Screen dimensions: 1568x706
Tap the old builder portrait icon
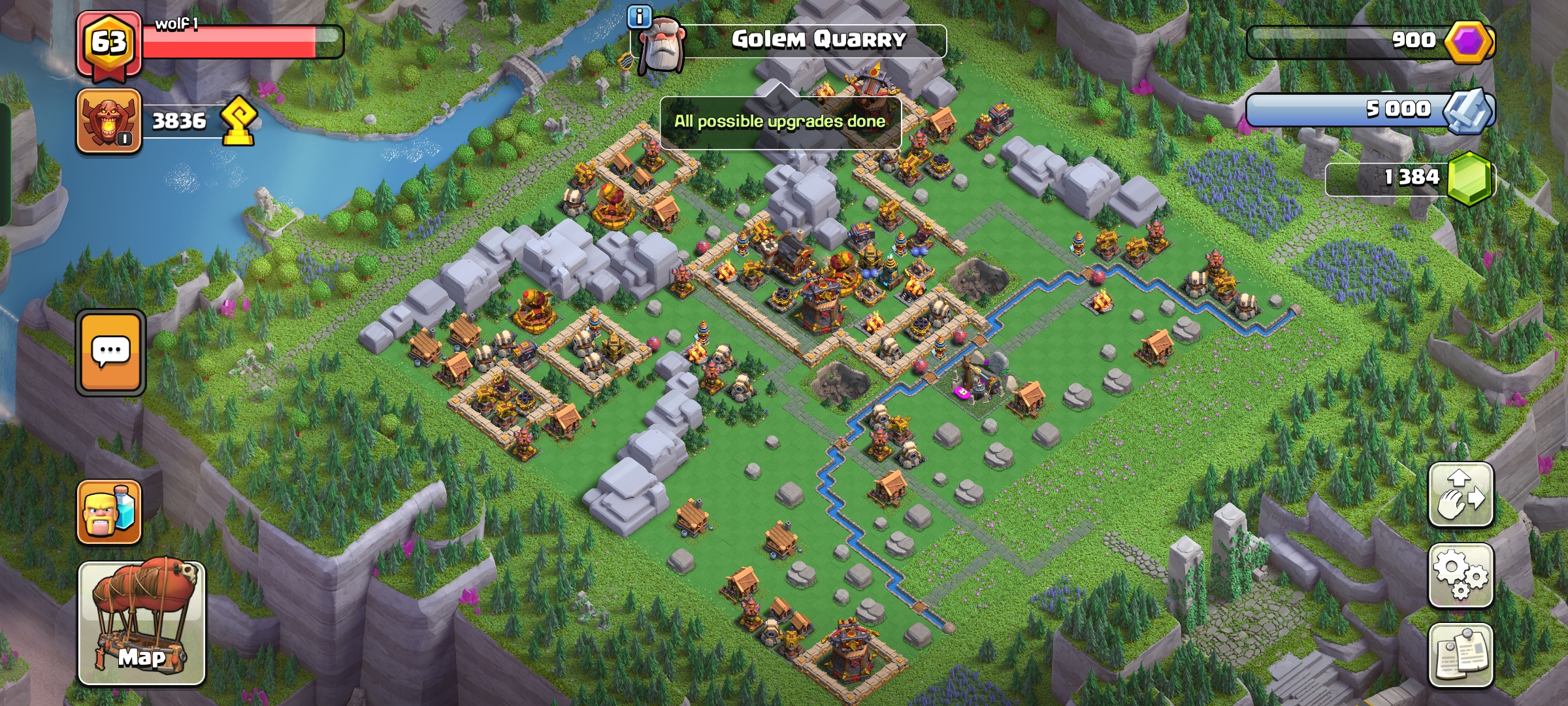[x=660, y=46]
